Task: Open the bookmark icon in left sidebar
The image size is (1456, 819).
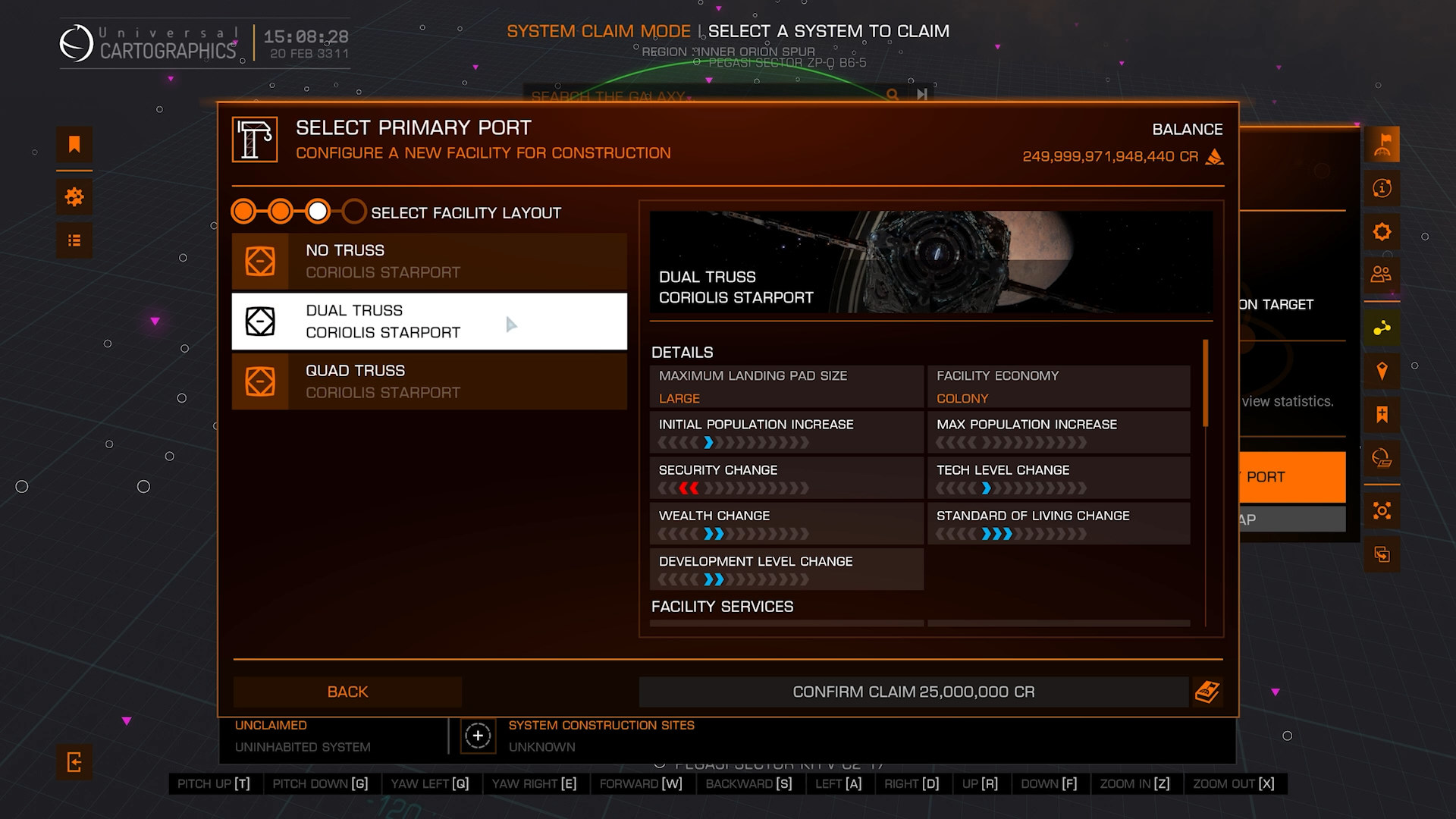Action: pyautogui.click(x=74, y=144)
